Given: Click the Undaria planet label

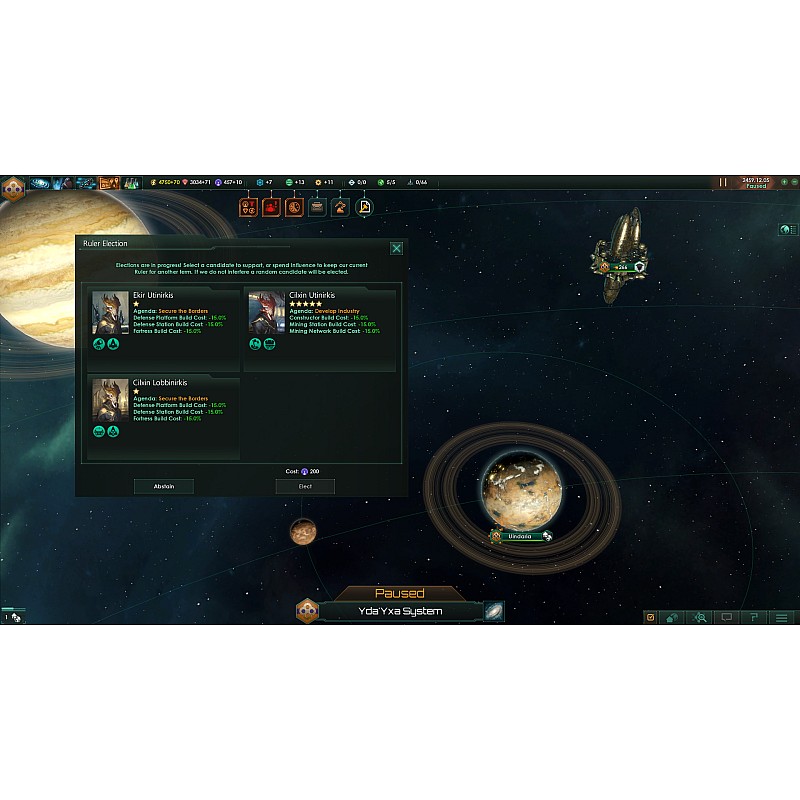Looking at the screenshot, I should (x=520, y=536).
